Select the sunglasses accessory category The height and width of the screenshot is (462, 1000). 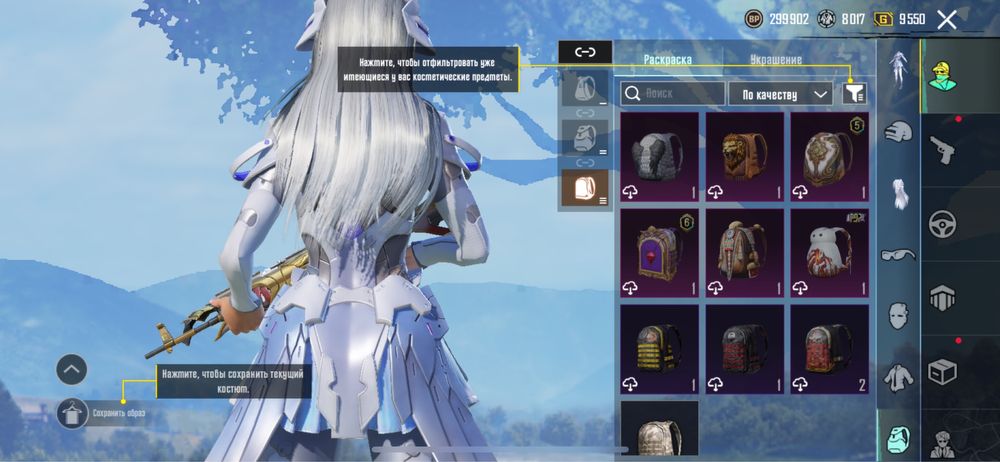click(x=898, y=255)
